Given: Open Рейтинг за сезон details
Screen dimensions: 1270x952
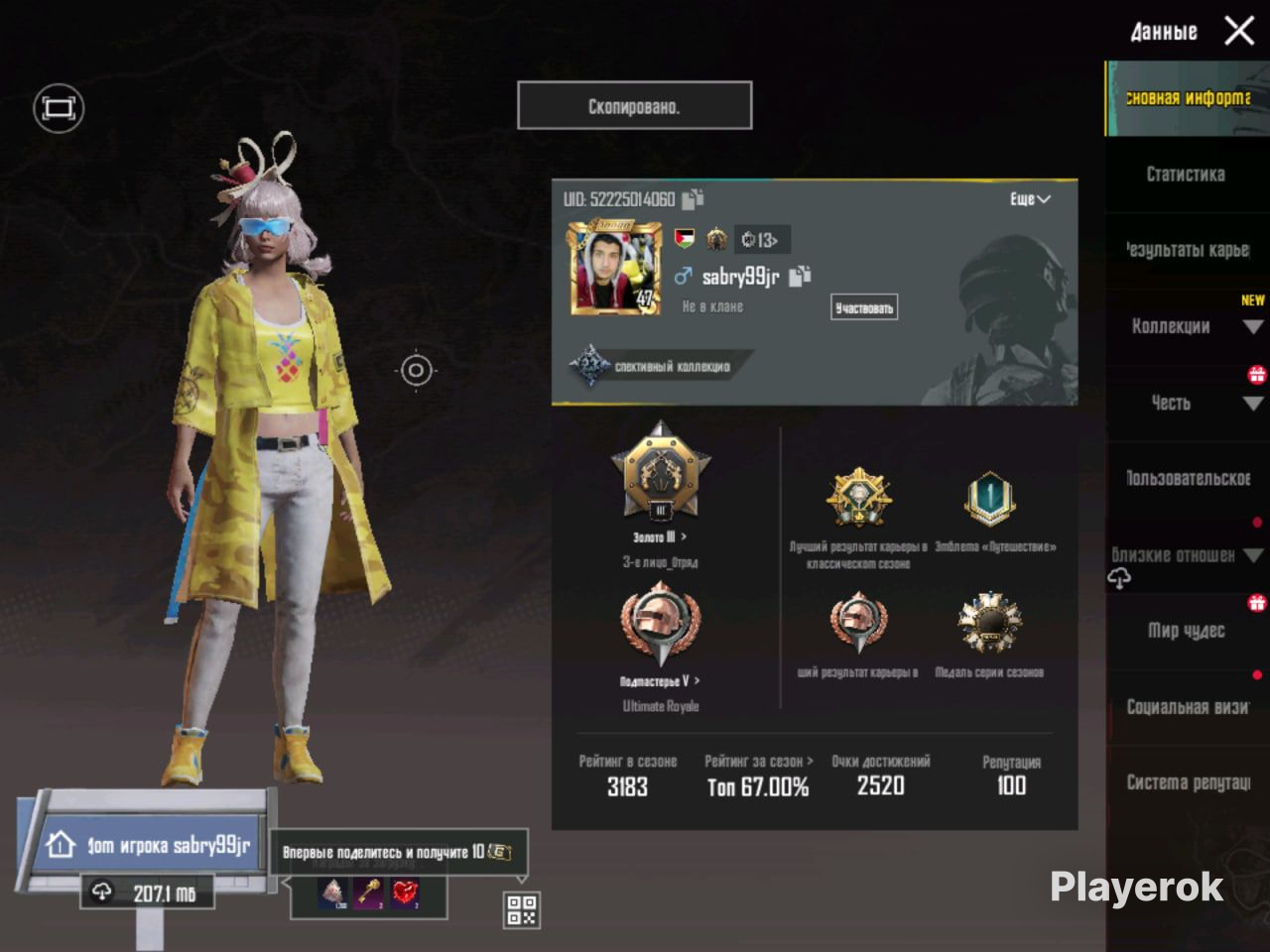Looking at the screenshot, I should tap(758, 762).
